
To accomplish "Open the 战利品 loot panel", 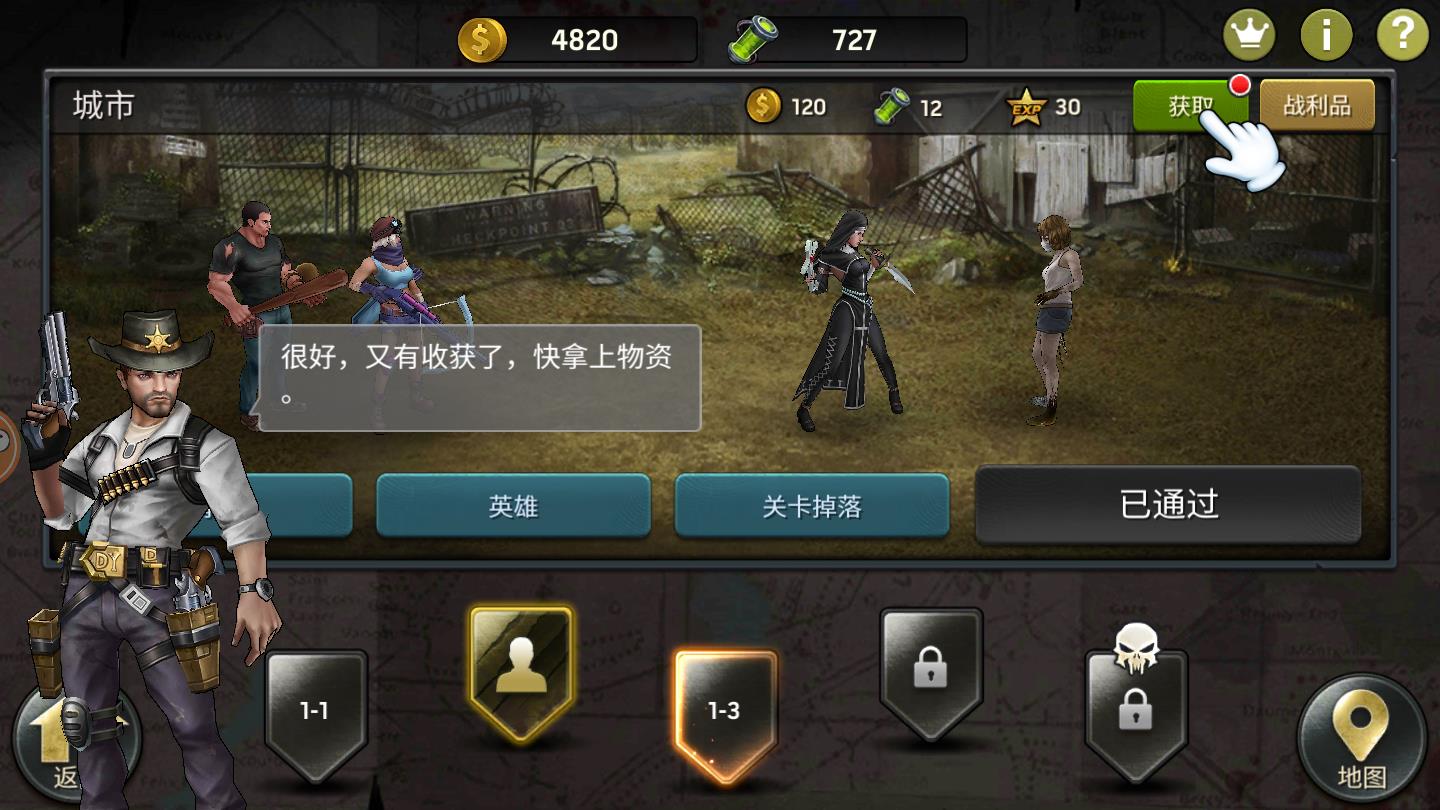I will [x=1318, y=104].
